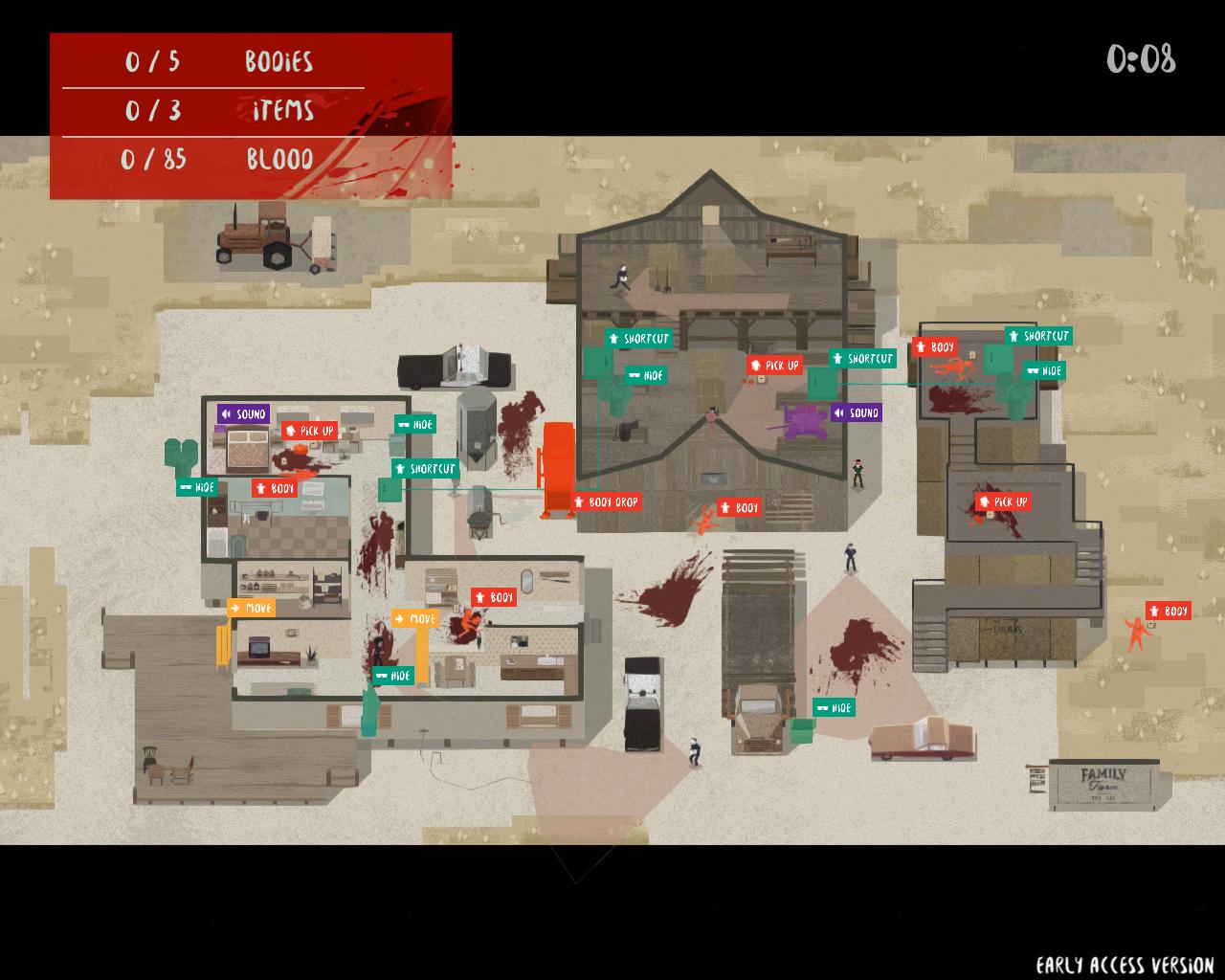
Task: Choose the PICK UP marker inside the barn
Action: click(774, 366)
